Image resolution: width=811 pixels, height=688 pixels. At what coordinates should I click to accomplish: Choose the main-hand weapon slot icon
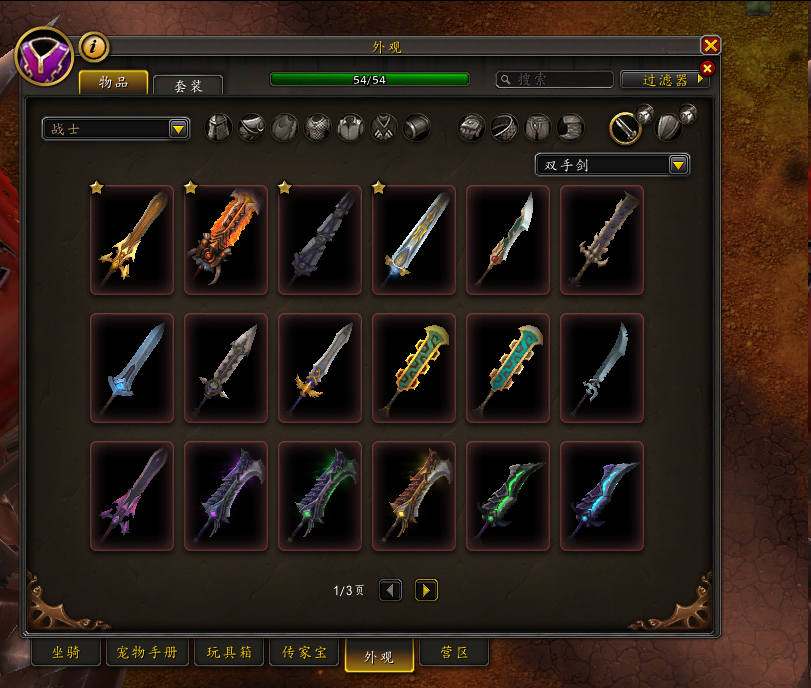coord(626,127)
